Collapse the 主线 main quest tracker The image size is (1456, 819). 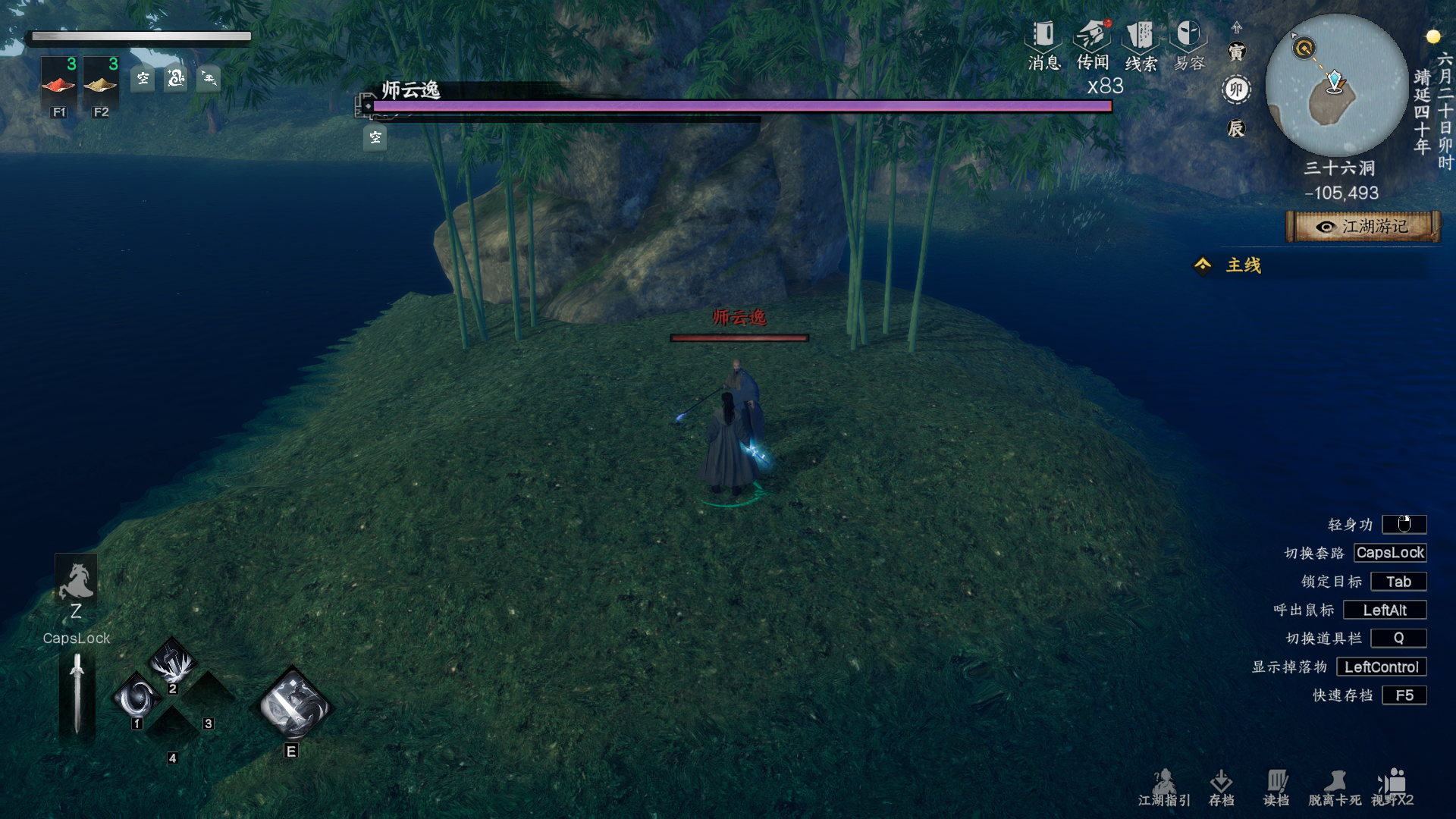[x=1203, y=265]
